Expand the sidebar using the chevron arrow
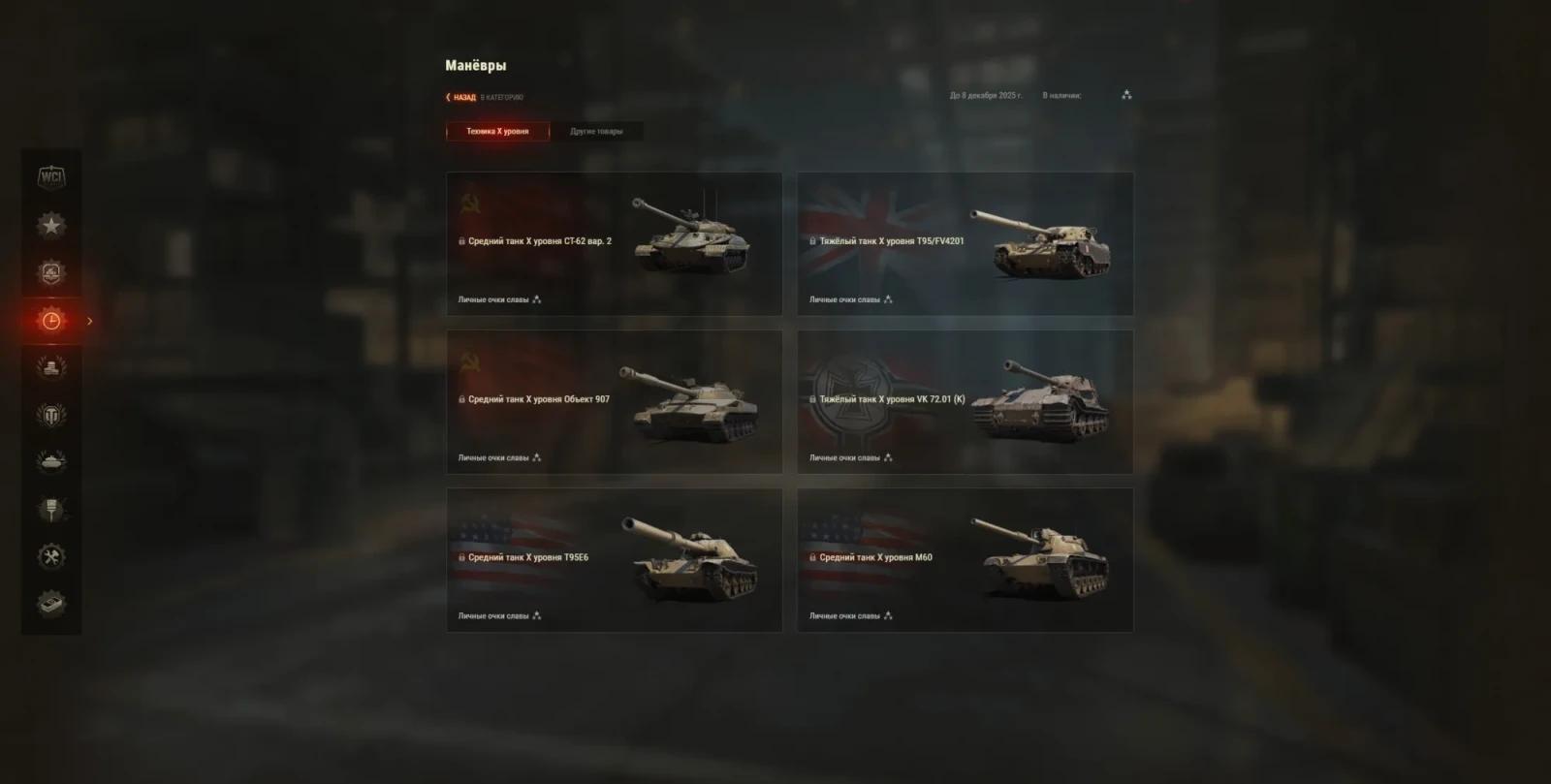Viewport: 1551px width, 784px height. click(89, 321)
